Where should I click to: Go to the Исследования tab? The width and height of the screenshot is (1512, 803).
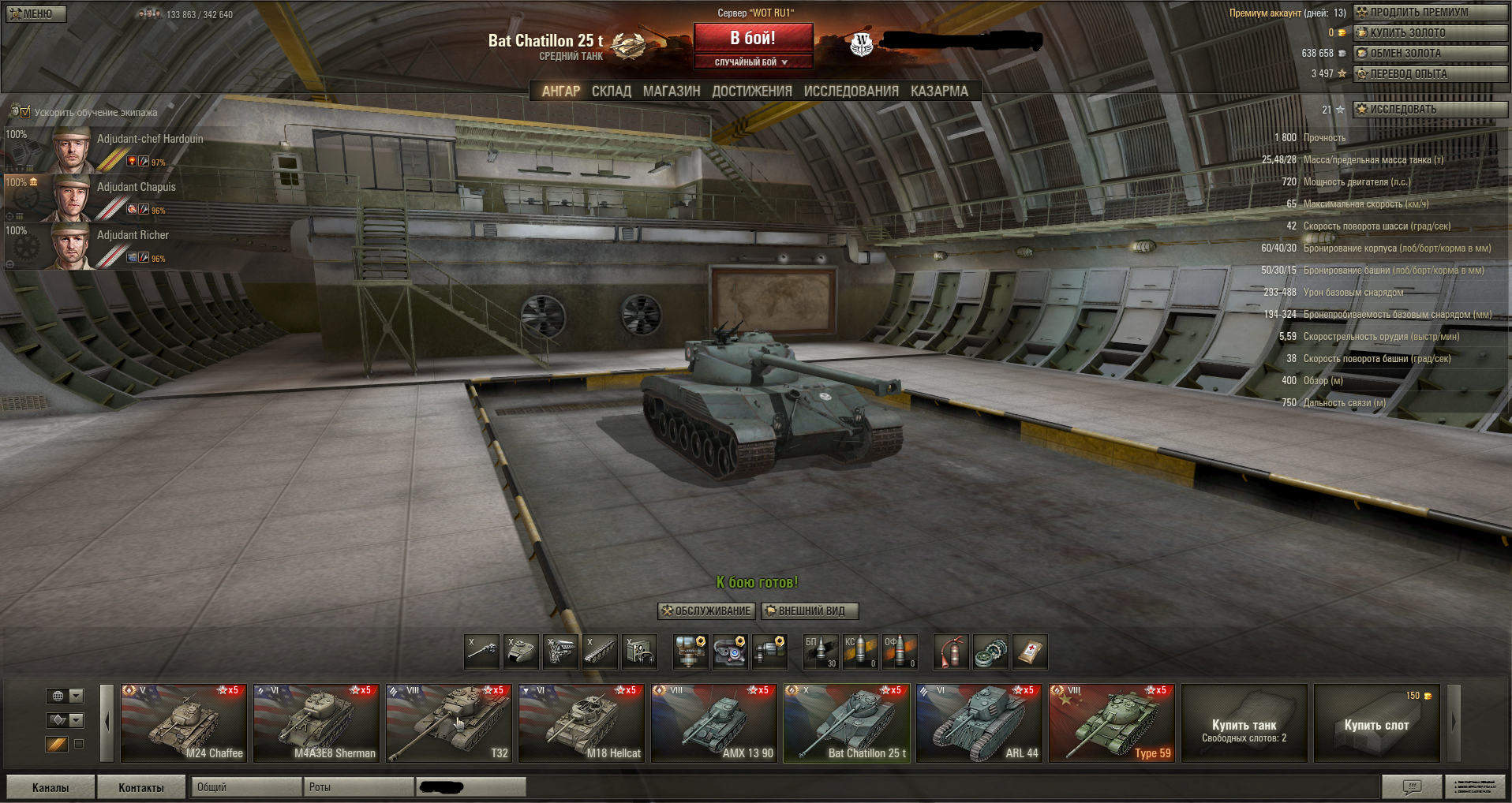tap(851, 92)
